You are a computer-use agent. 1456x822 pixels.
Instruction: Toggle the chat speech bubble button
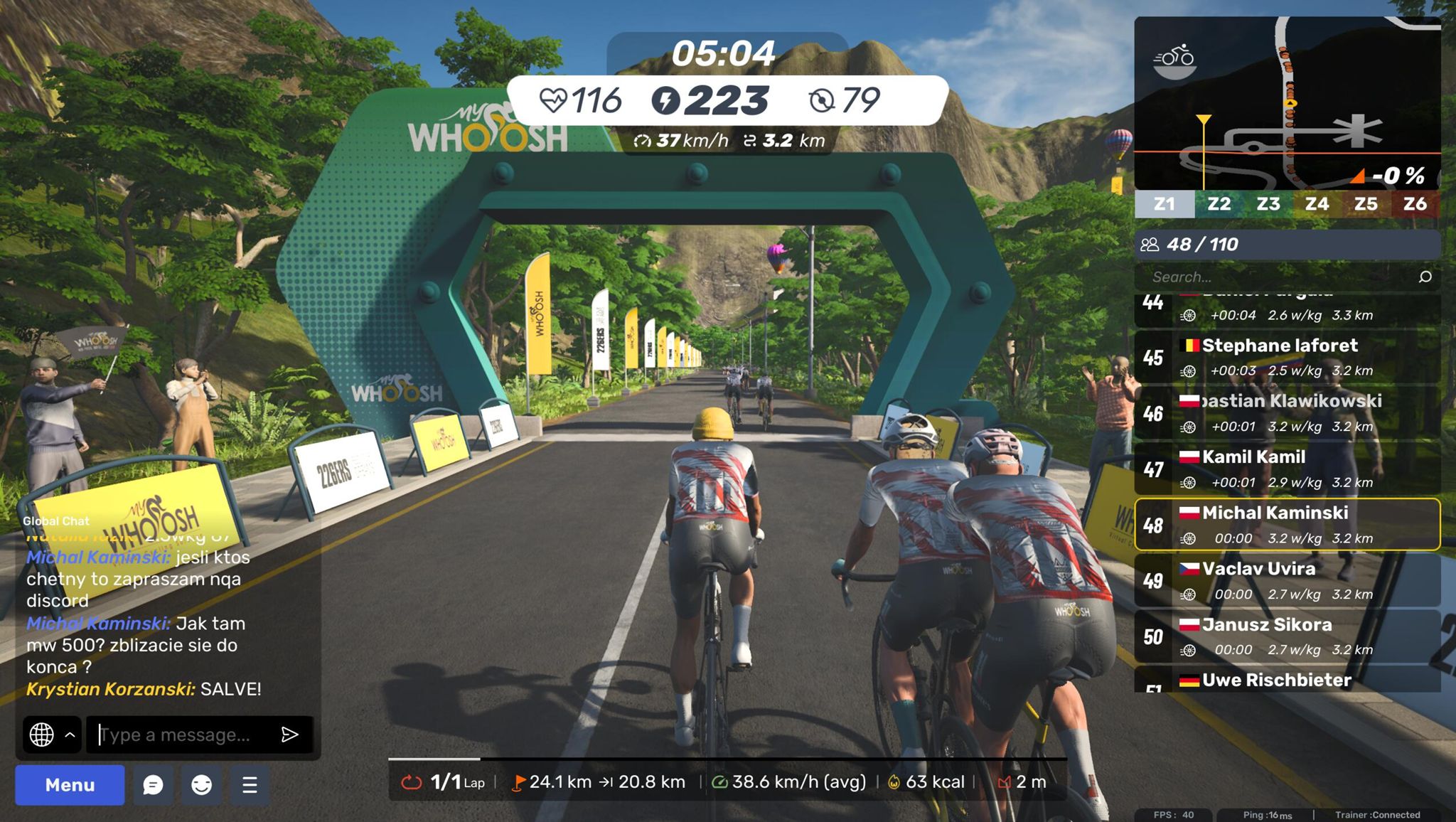pos(153,785)
